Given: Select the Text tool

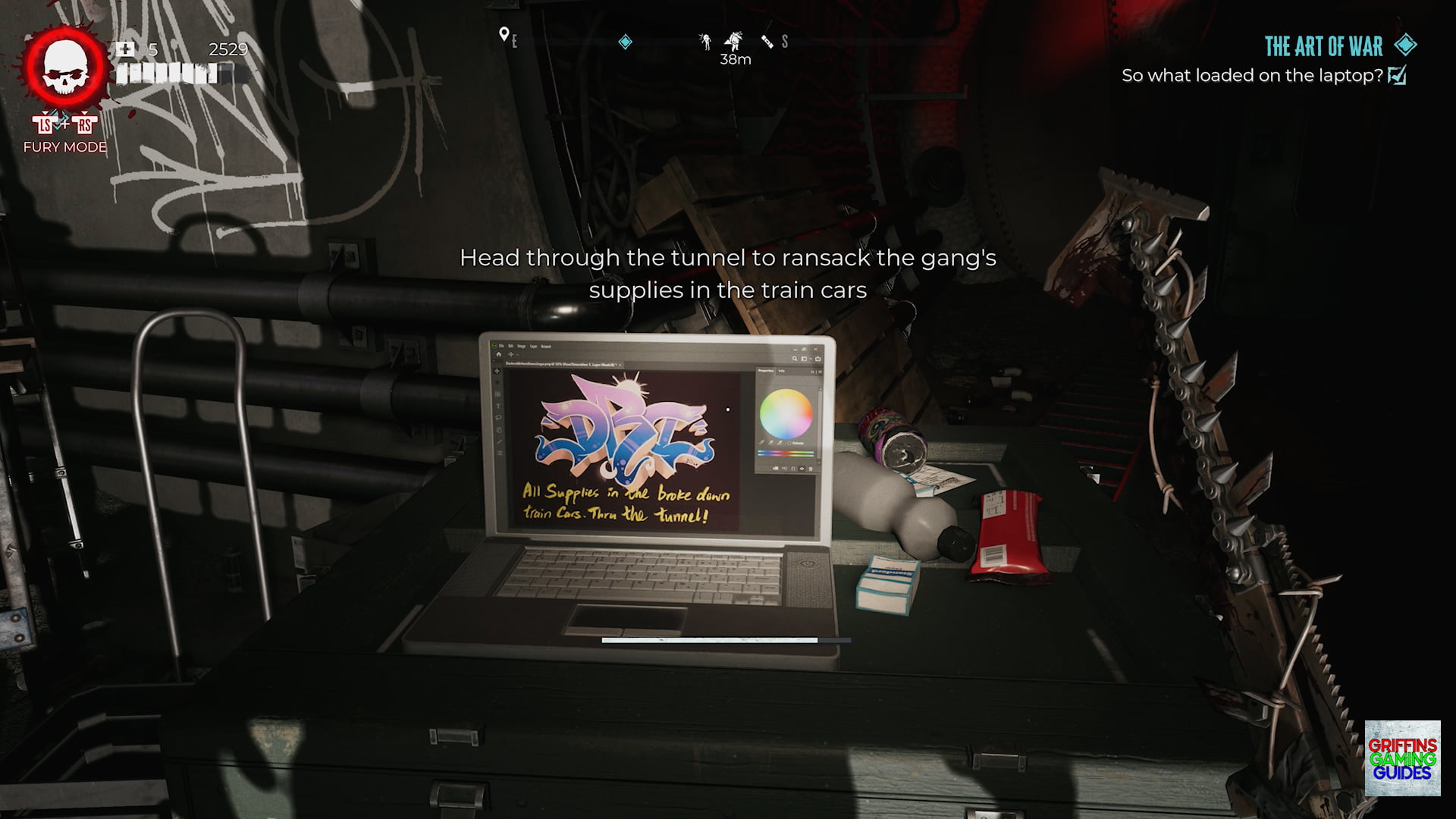Looking at the screenshot, I should click(497, 406).
